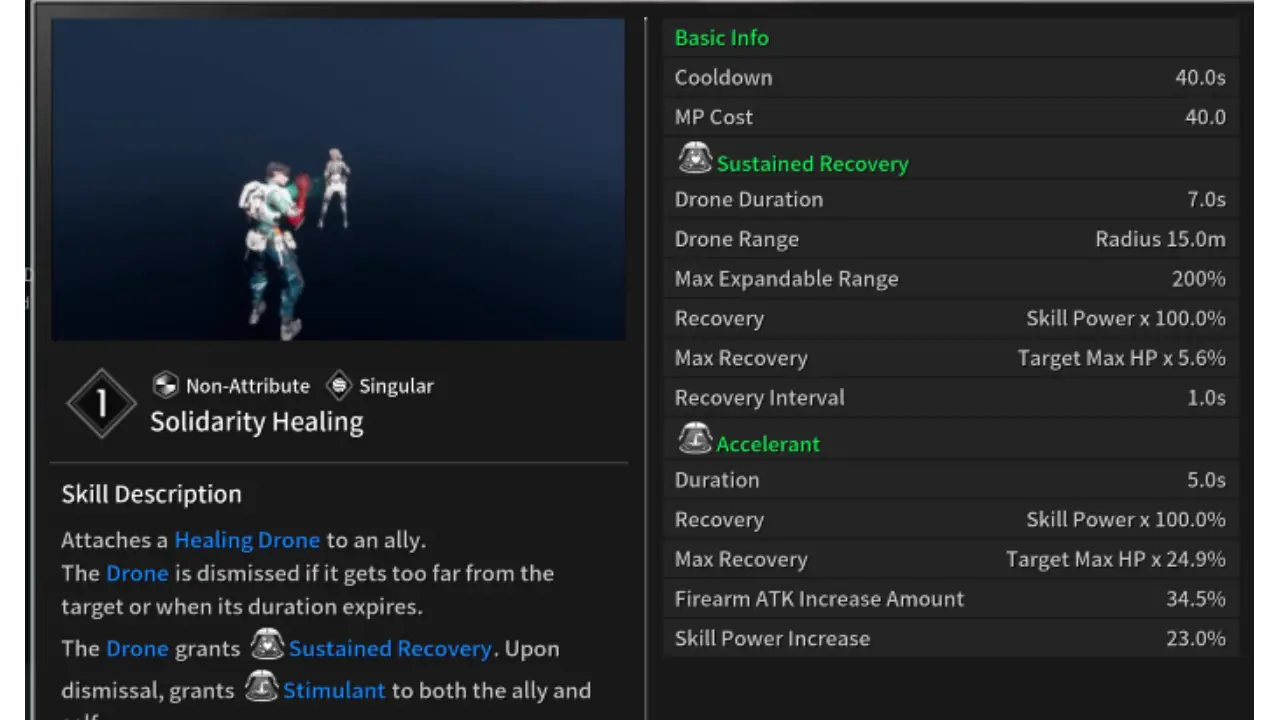This screenshot has width=1280, height=720.
Task: Click the Drone Duration stat row
Action: coord(950,199)
